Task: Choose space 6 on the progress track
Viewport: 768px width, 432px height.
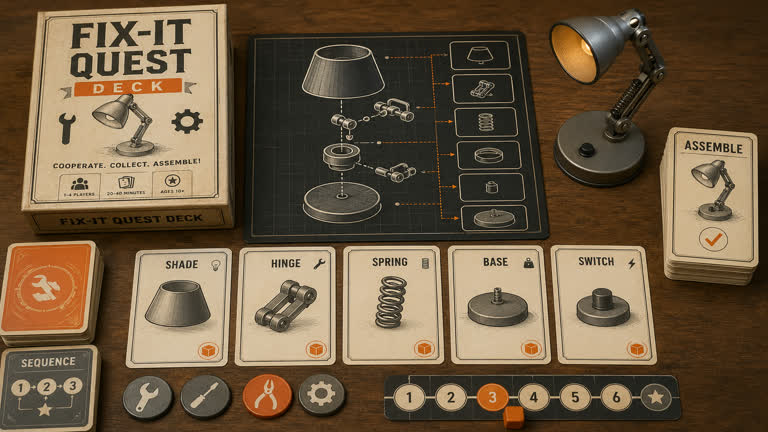Action: pyautogui.click(x=616, y=398)
